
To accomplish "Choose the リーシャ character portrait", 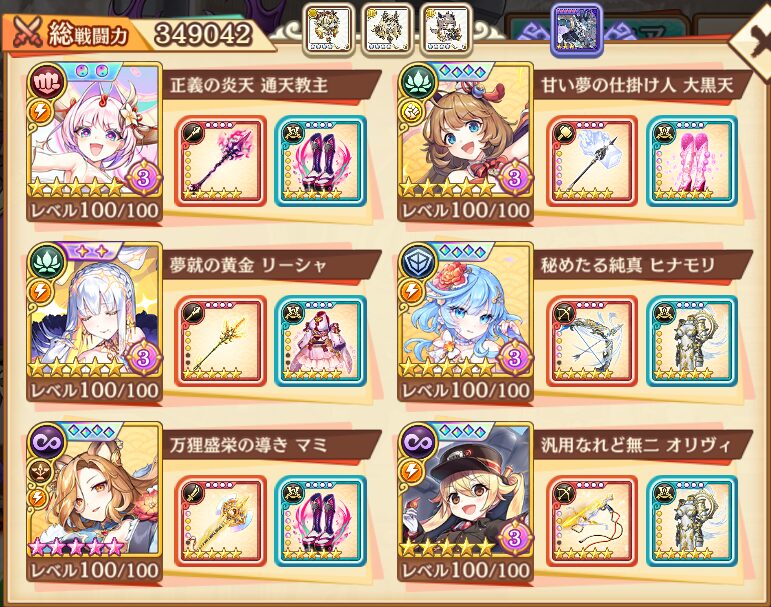I will pos(97,310).
